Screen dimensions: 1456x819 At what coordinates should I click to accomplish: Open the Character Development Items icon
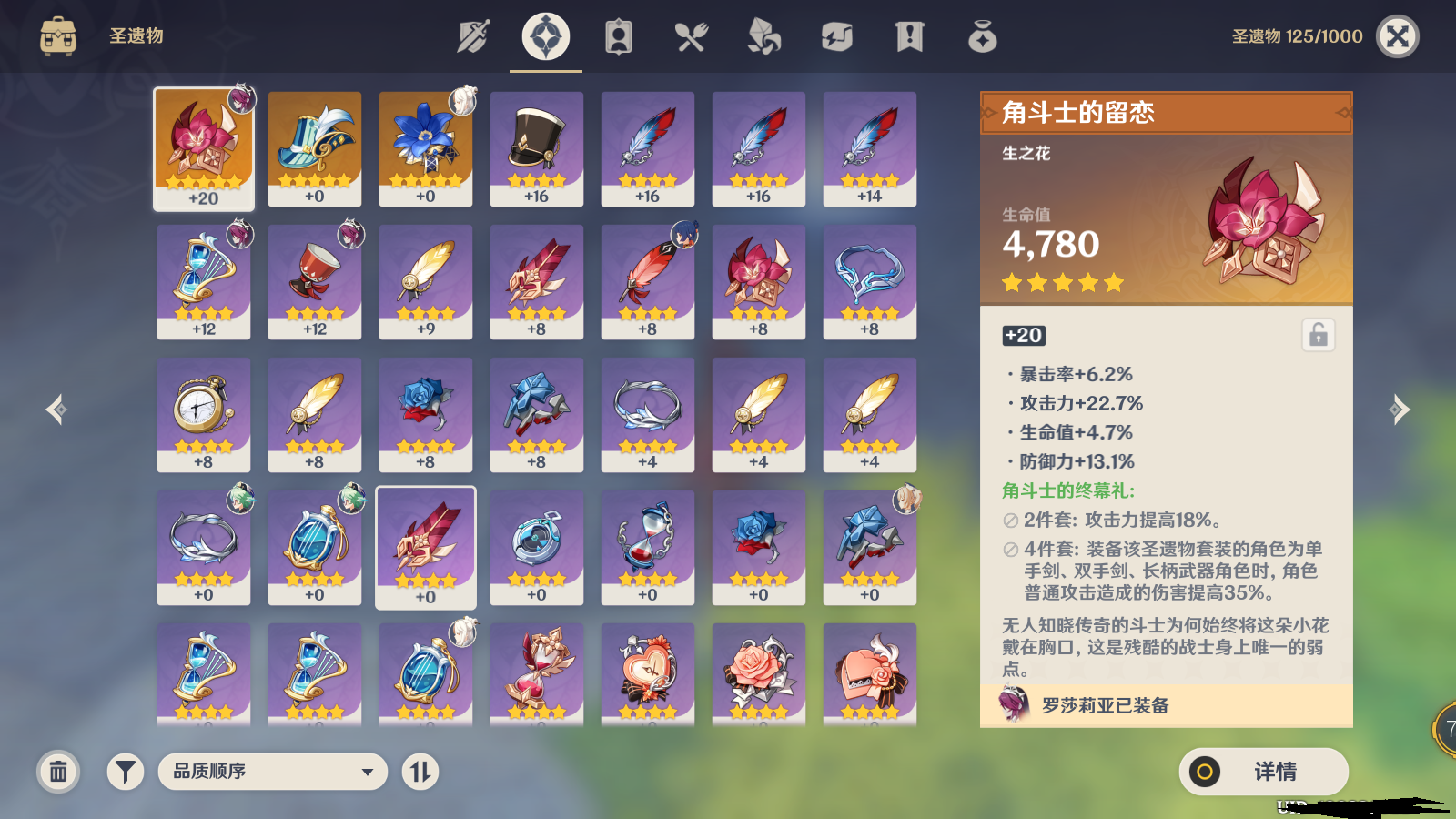point(618,36)
